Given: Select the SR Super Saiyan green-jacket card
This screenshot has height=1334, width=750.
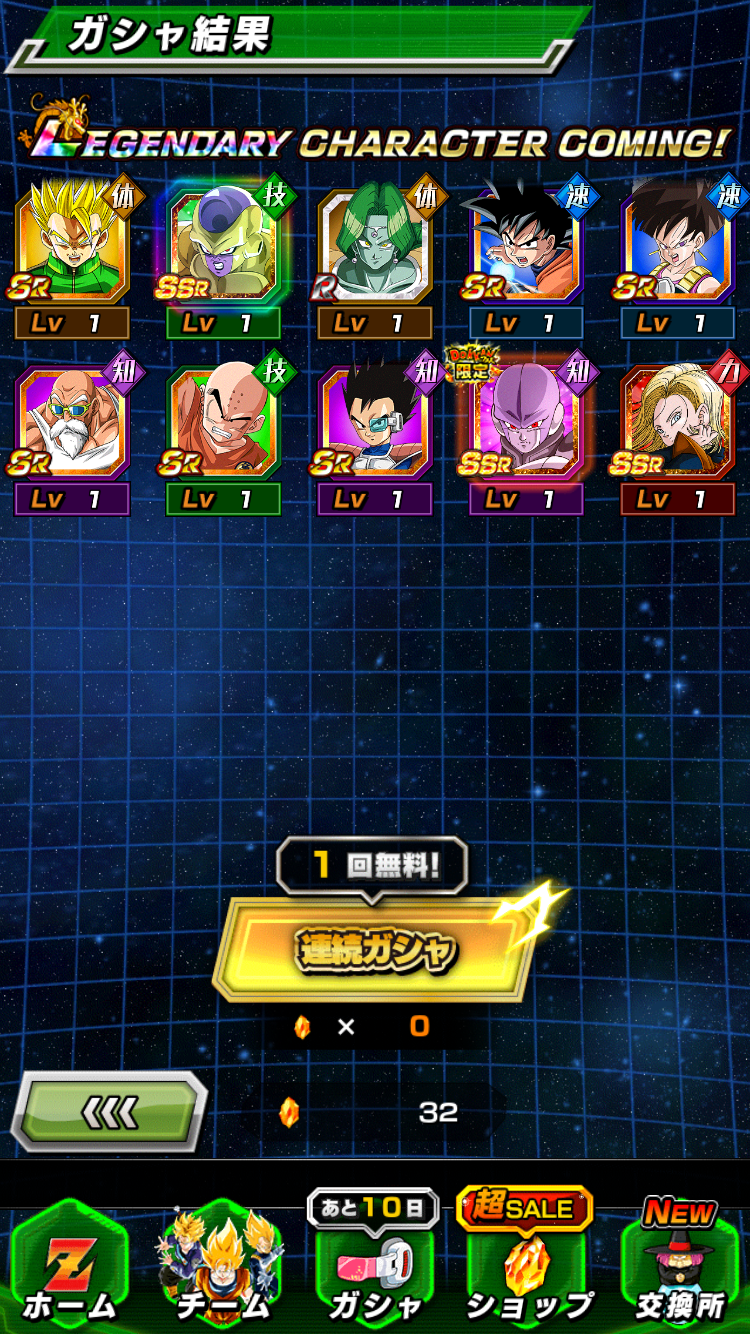Looking at the screenshot, I should (72, 246).
